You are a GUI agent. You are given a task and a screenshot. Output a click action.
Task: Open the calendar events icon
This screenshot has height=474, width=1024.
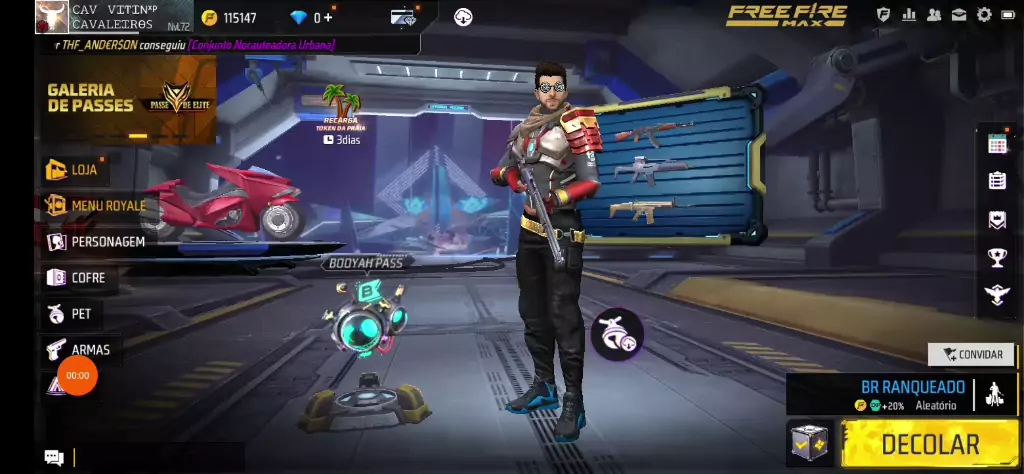[997, 144]
